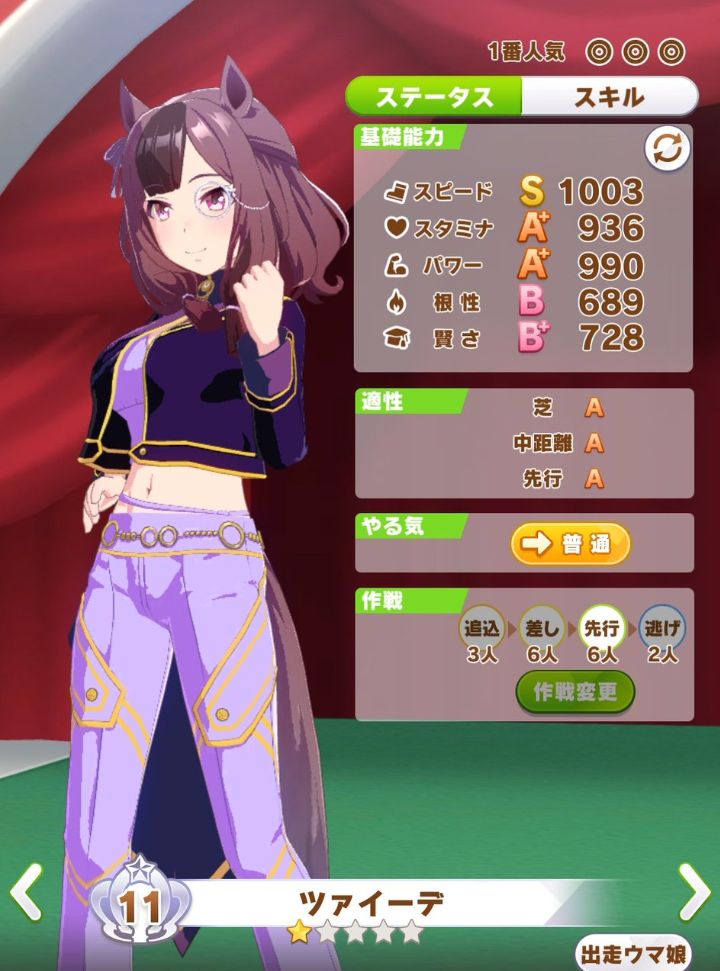Choose the 追込 strategy option
The image size is (720, 971).
pyautogui.click(x=483, y=629)
